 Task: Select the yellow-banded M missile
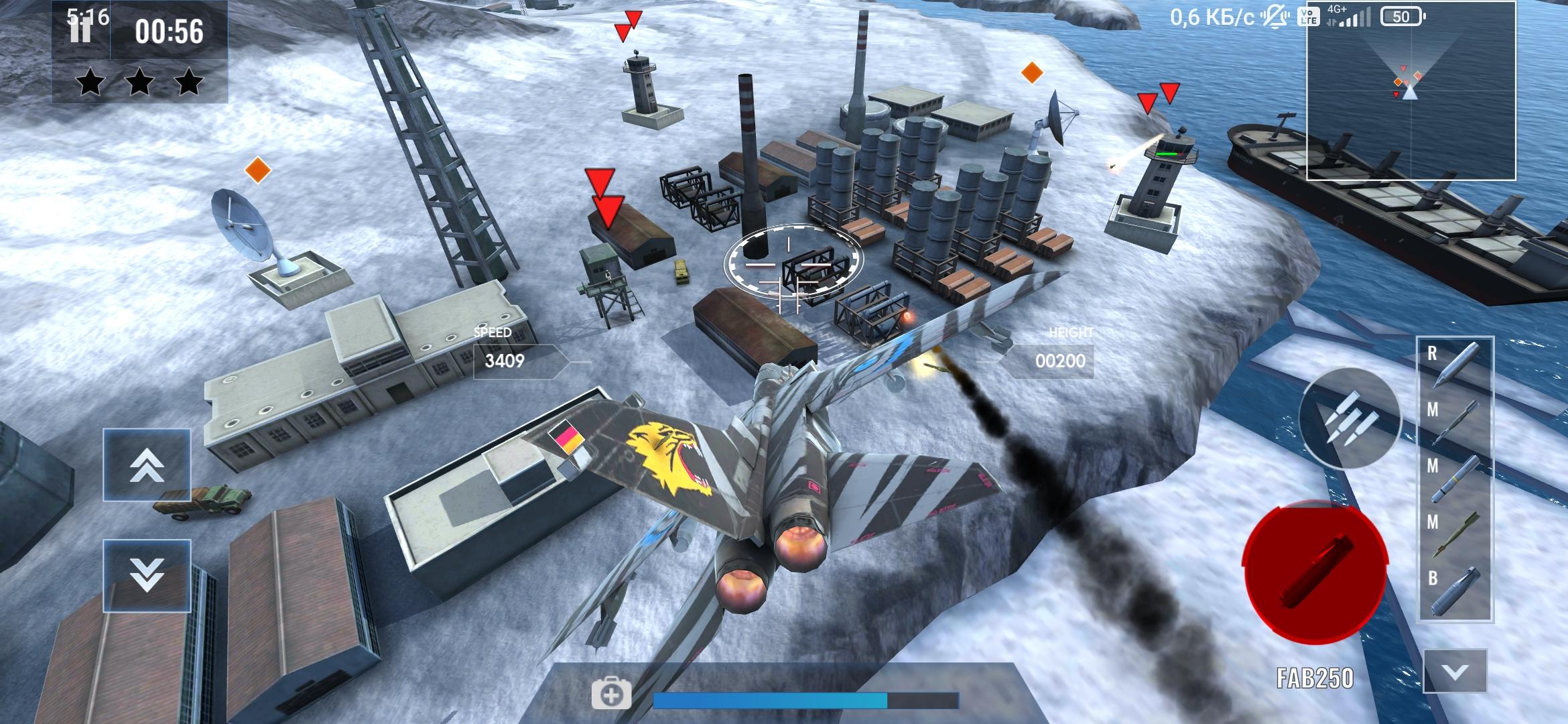(1455, 477)
